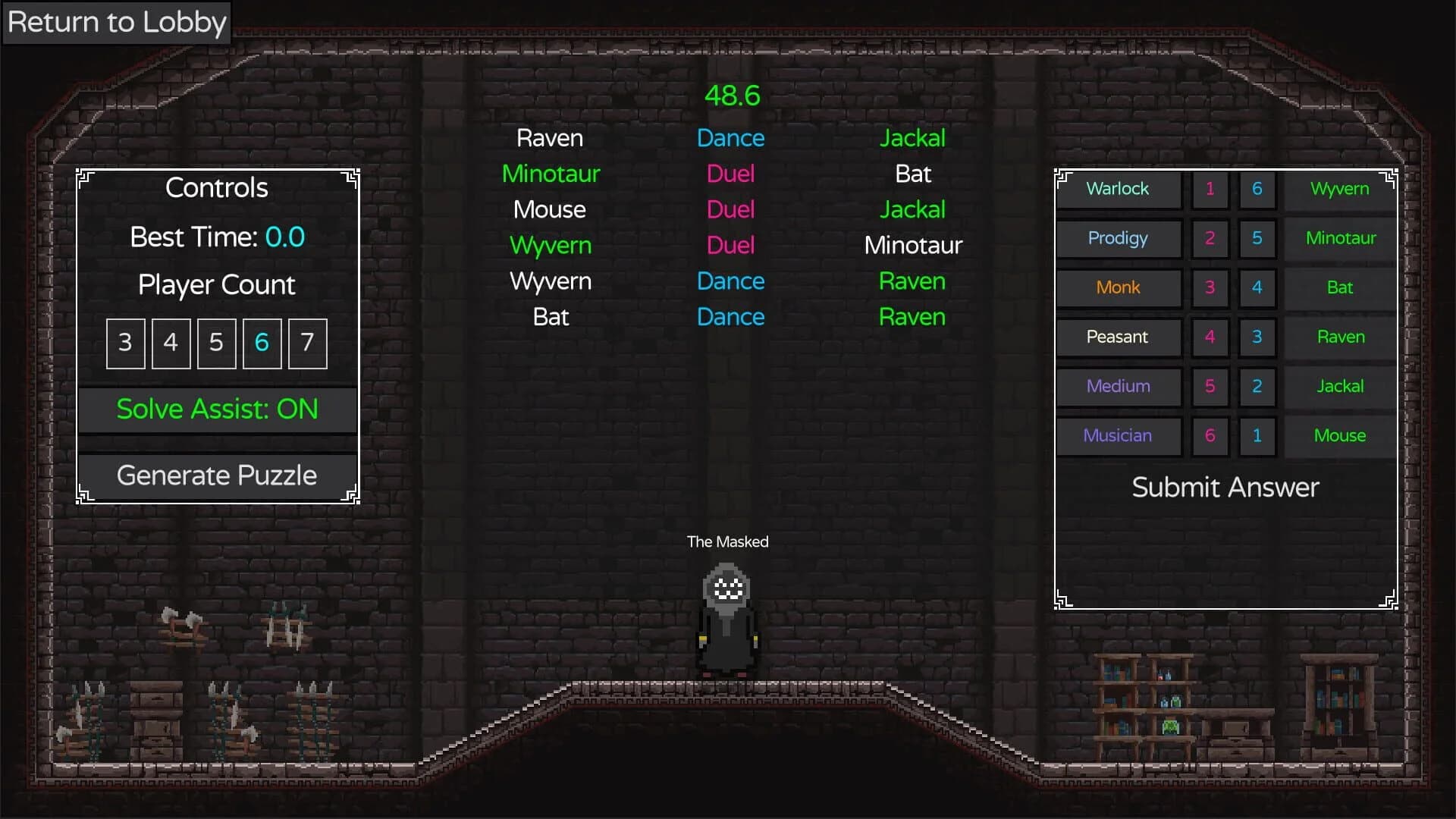Click The Masked character sprite
Image resolution: width=1456 pixels, height=819 pixels.
726,614
